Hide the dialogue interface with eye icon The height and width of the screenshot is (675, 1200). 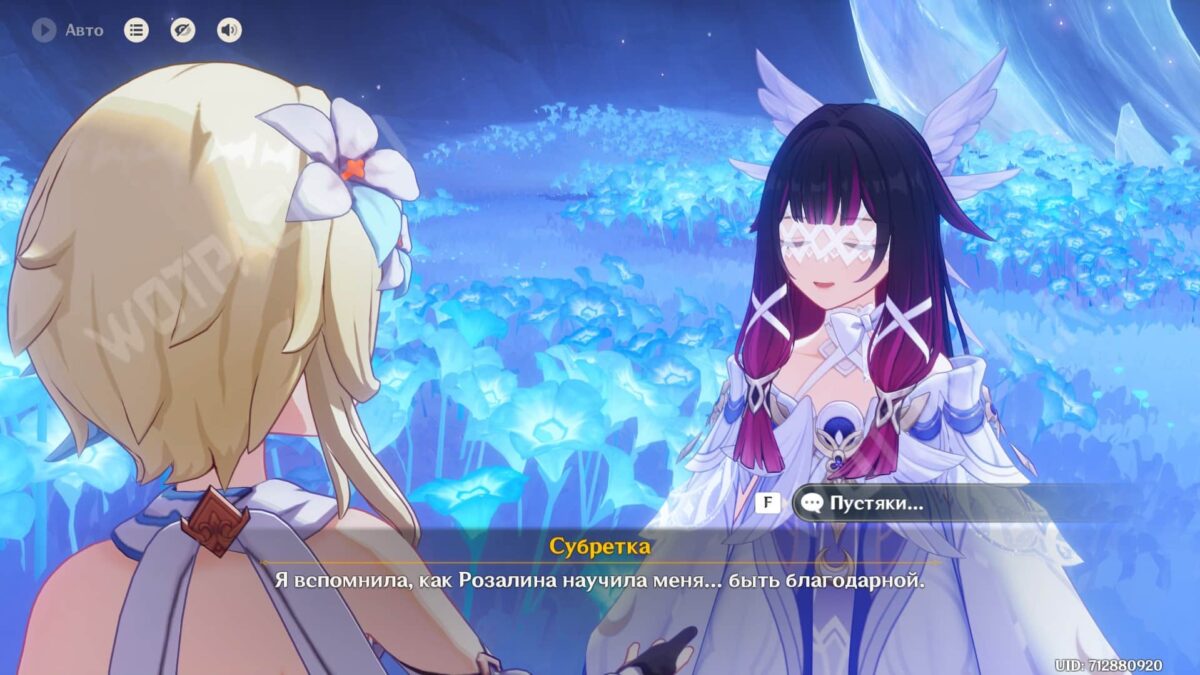[x=183, y=30]
